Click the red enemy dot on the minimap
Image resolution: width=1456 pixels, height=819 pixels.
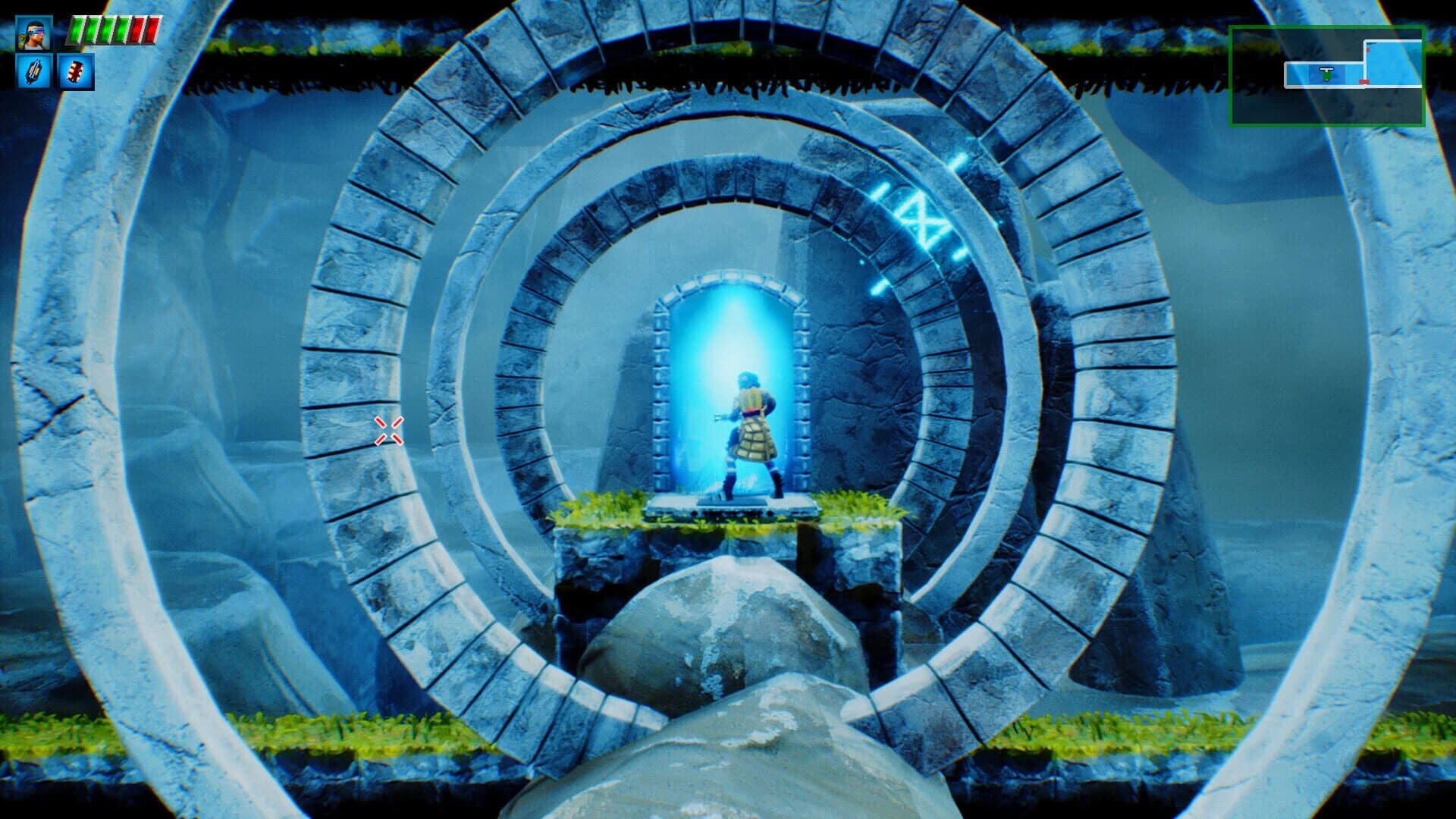click(x=1368, y=49)
